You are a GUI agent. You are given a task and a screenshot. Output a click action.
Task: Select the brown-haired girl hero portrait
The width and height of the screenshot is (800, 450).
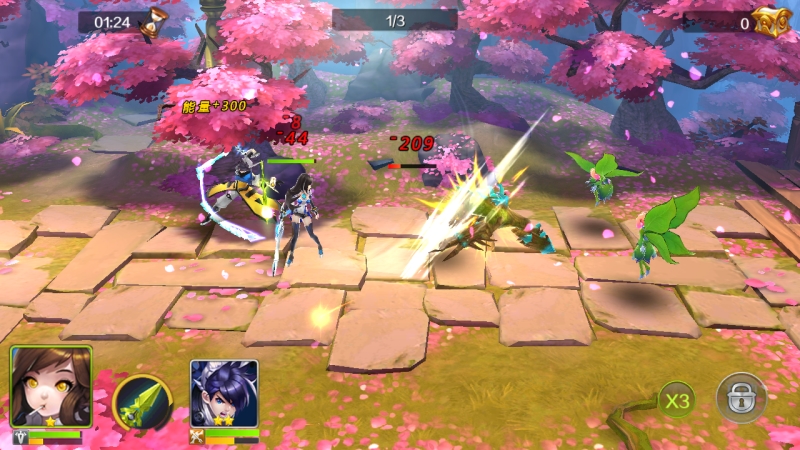click(51, 388)
